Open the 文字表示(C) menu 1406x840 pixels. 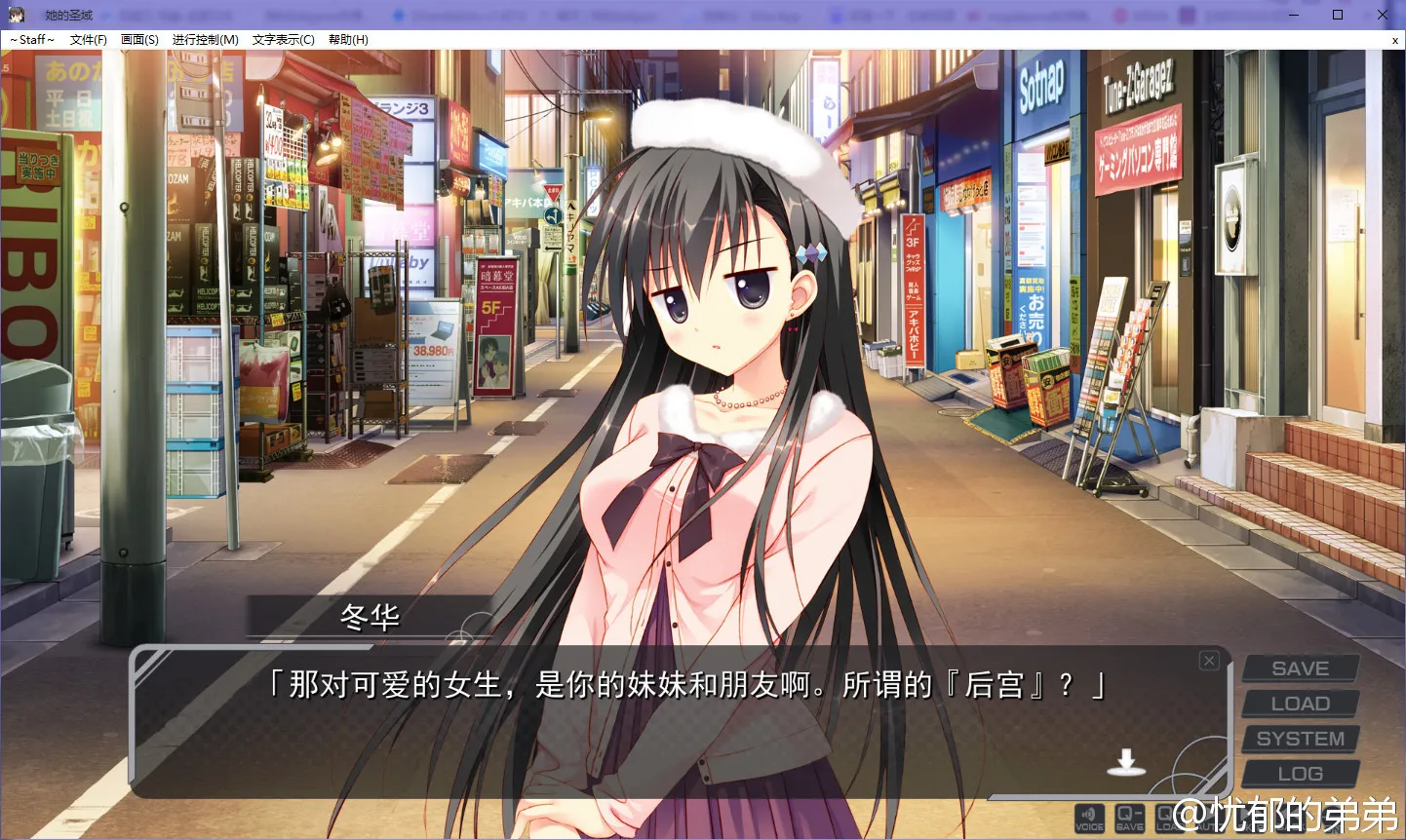pos(283,40)
